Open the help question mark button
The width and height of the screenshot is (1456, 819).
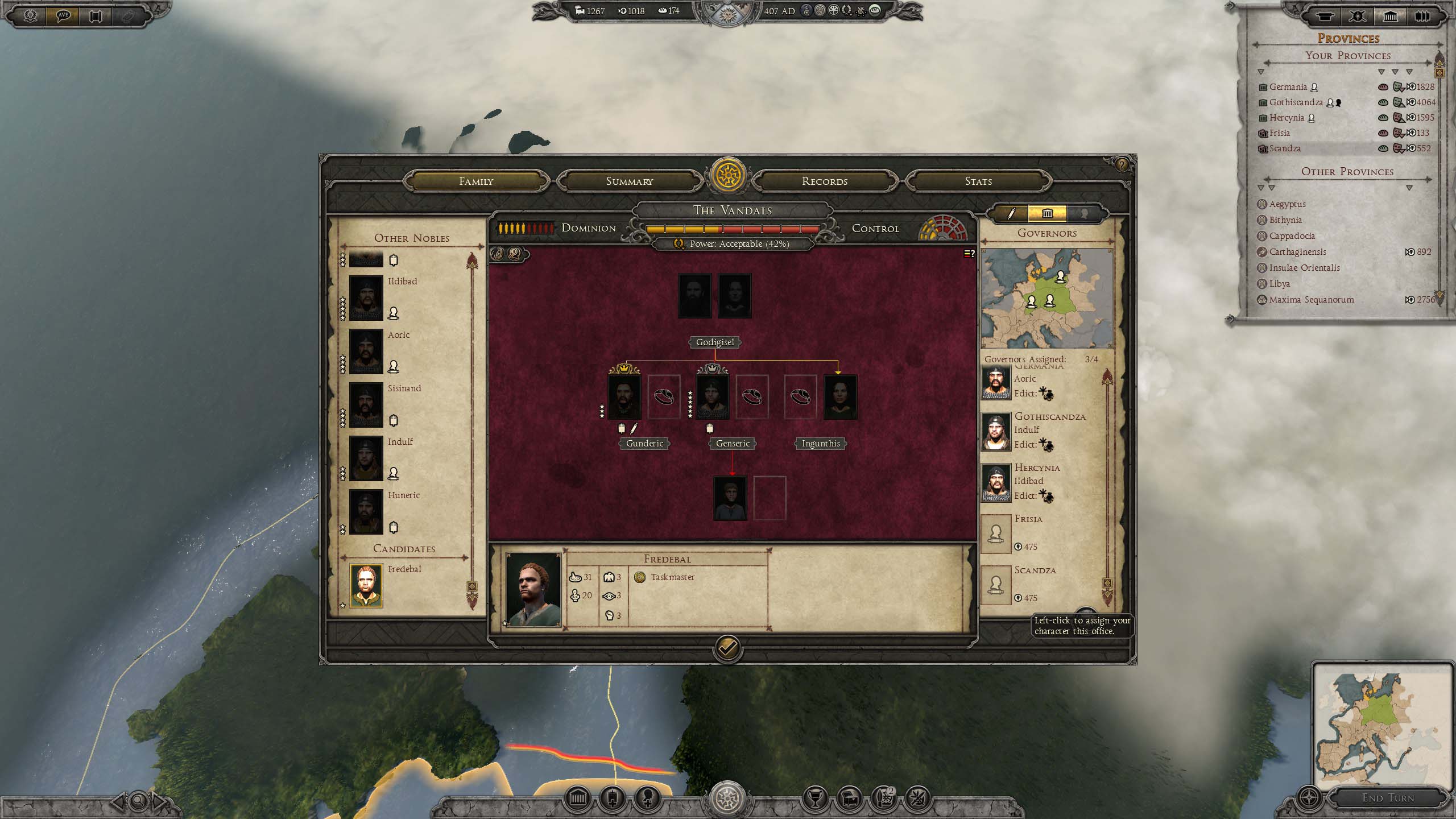(x=1121, y=165)
